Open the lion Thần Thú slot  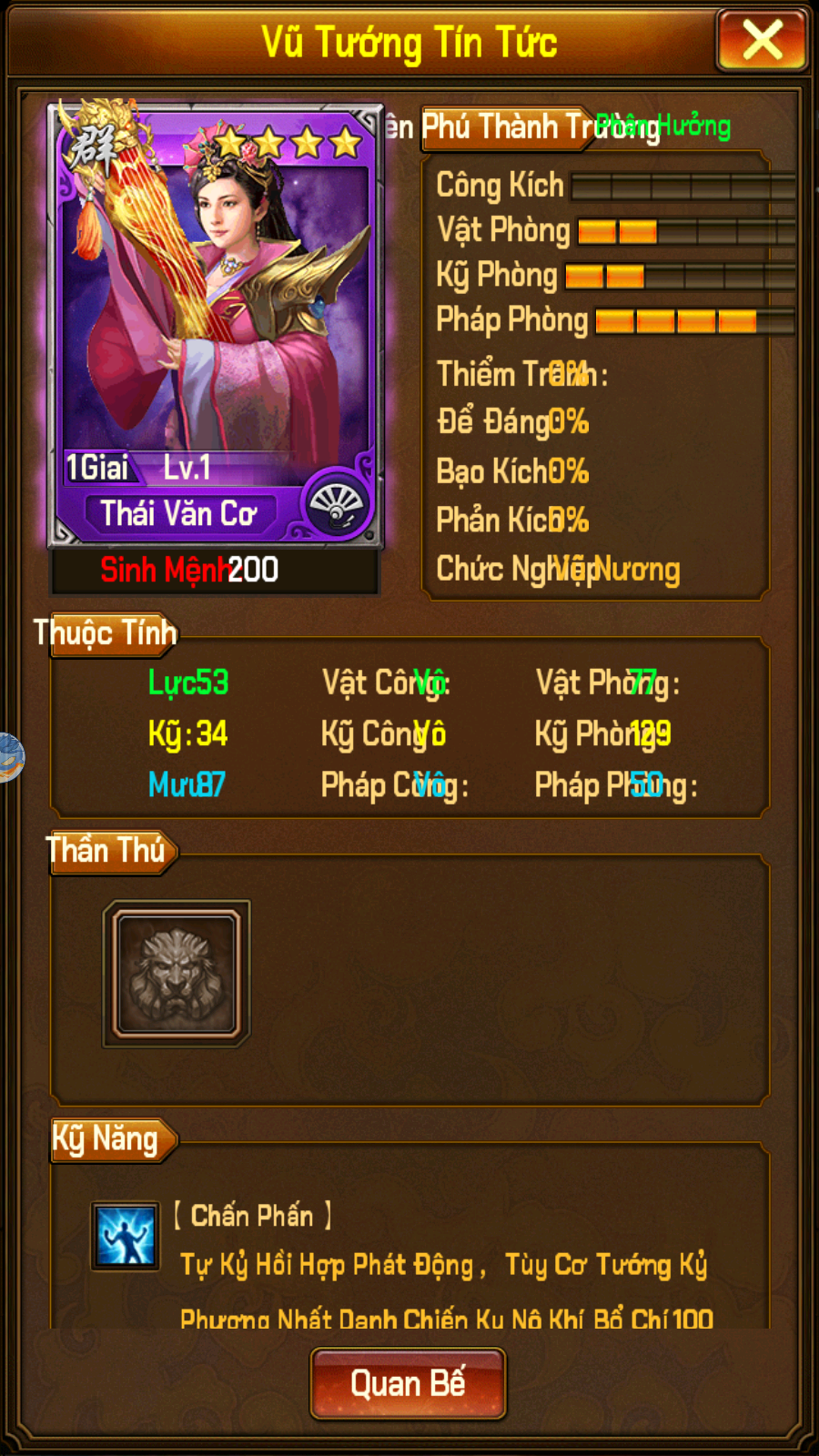point(177,974)
